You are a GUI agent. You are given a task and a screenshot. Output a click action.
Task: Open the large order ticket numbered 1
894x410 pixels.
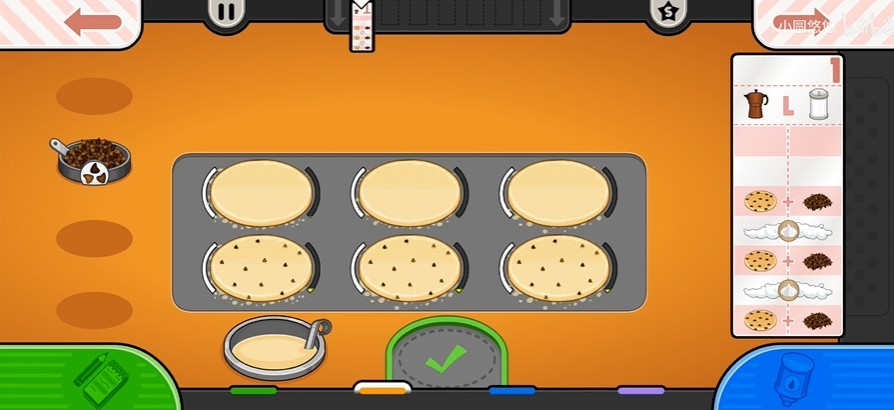[x=787, y=194]
